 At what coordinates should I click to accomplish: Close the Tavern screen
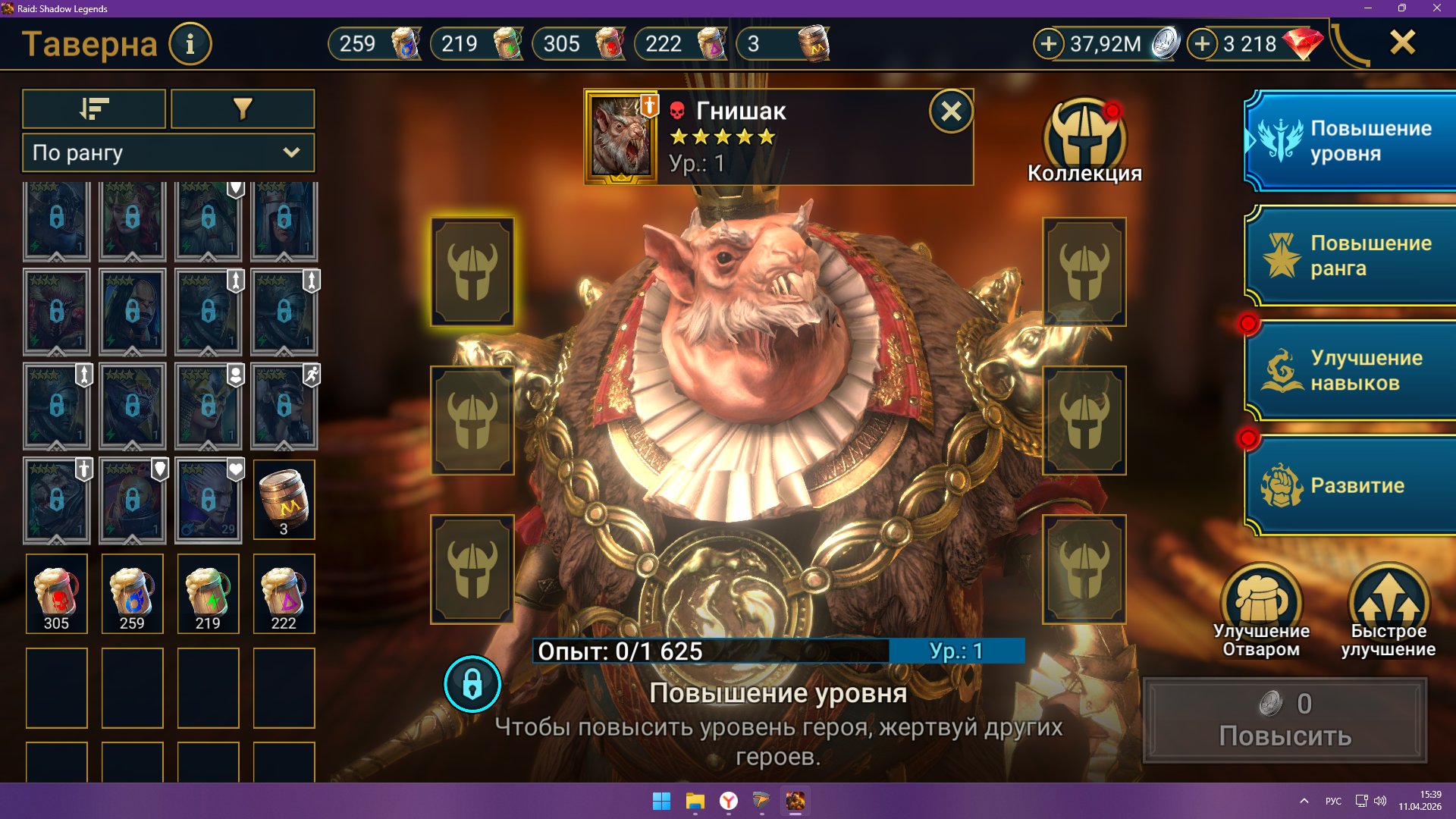click(1402, 42)
